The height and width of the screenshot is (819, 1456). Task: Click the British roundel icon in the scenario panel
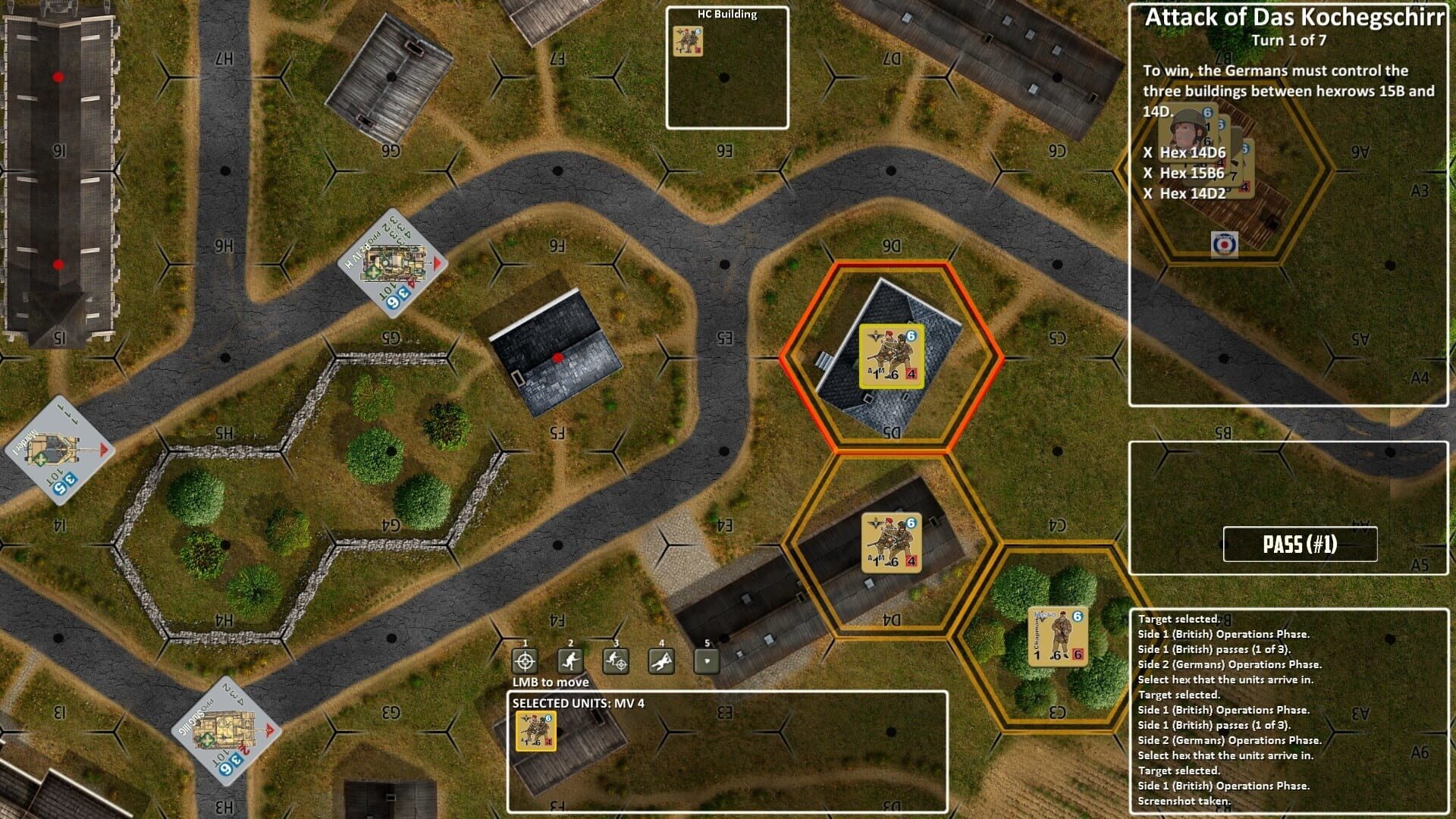coord(1224,245)
